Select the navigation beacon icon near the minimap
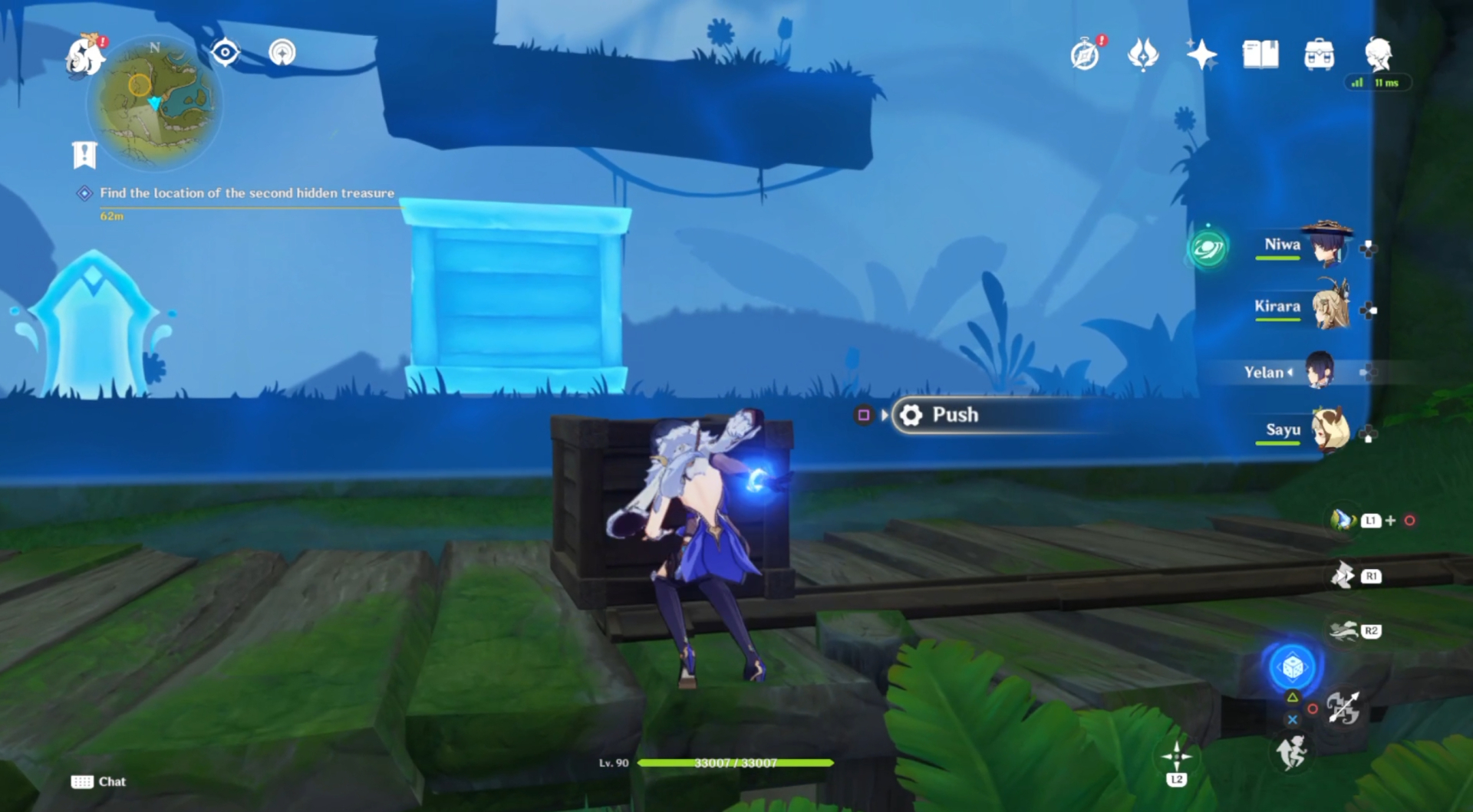Image resolution: width=1473 pixels, height=812 pixels. tap(283, 54)
